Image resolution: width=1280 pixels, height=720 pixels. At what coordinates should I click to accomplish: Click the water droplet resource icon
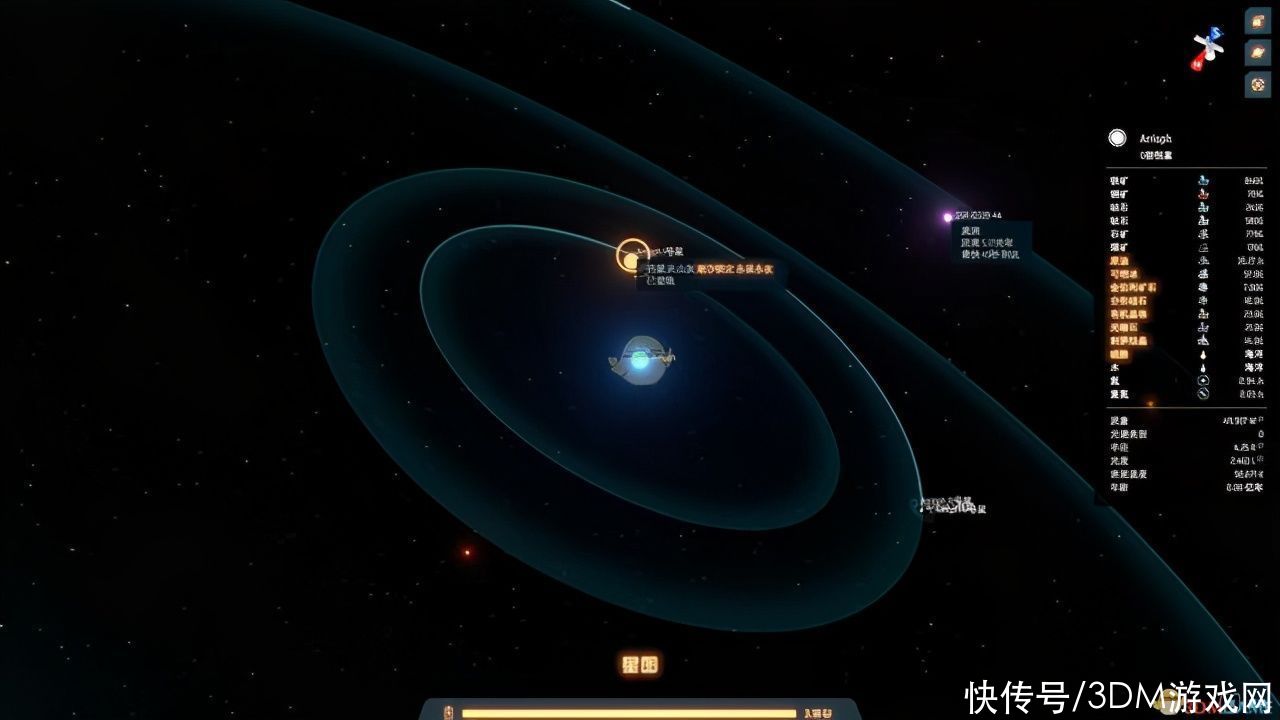click(1201, 366)
